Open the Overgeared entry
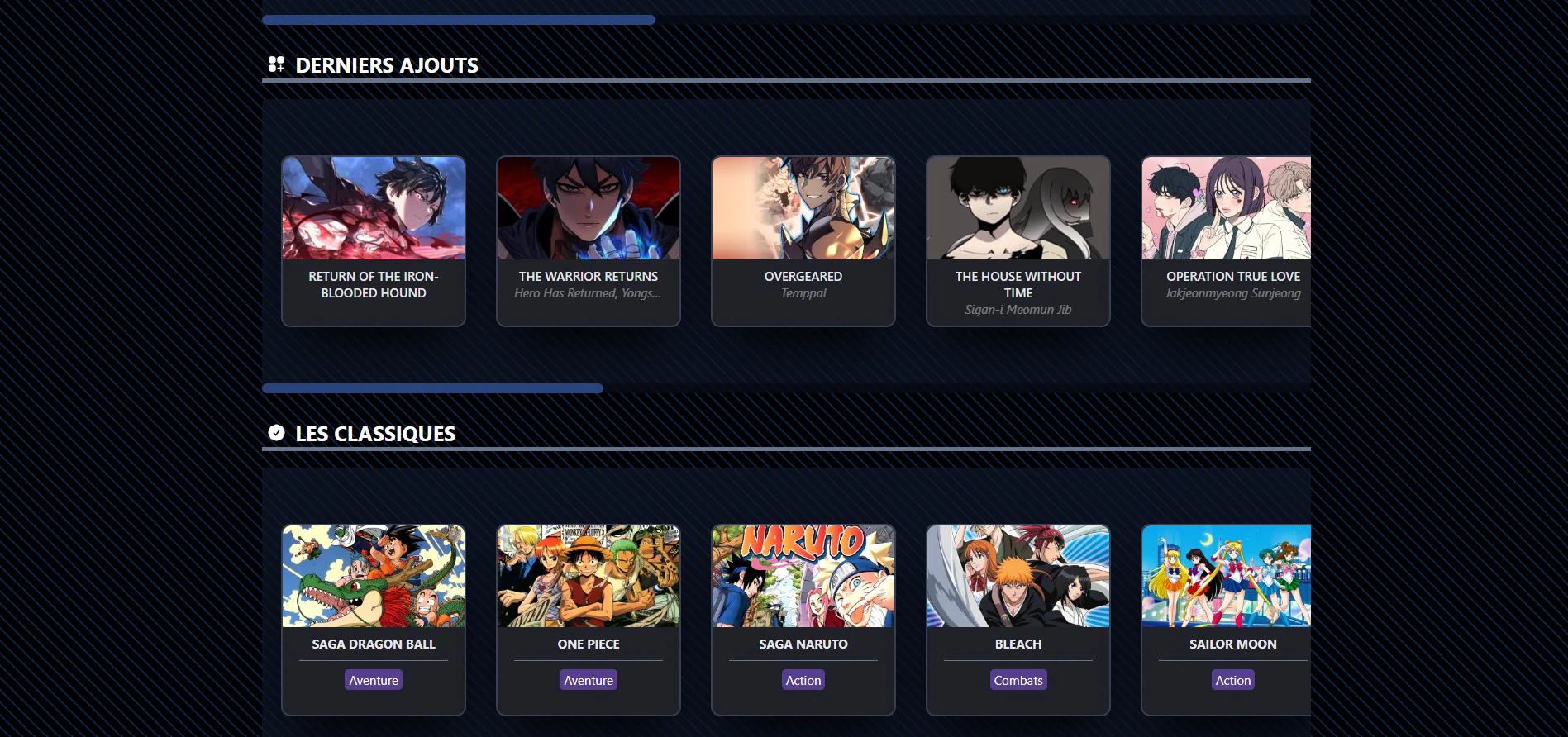1568x737 pixels. click(x=803, y=240)
